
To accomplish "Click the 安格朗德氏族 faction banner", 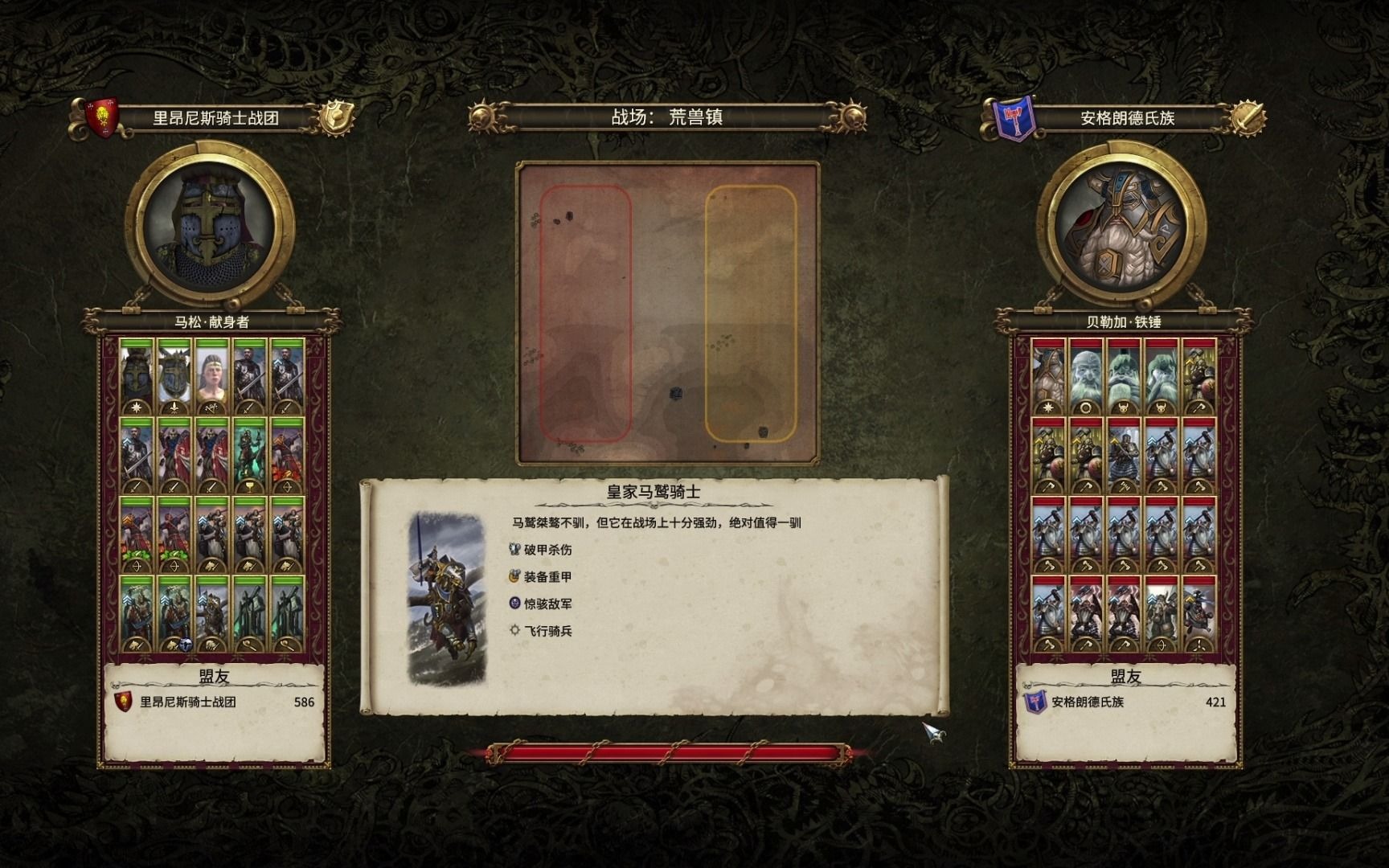I will 1126,118.
